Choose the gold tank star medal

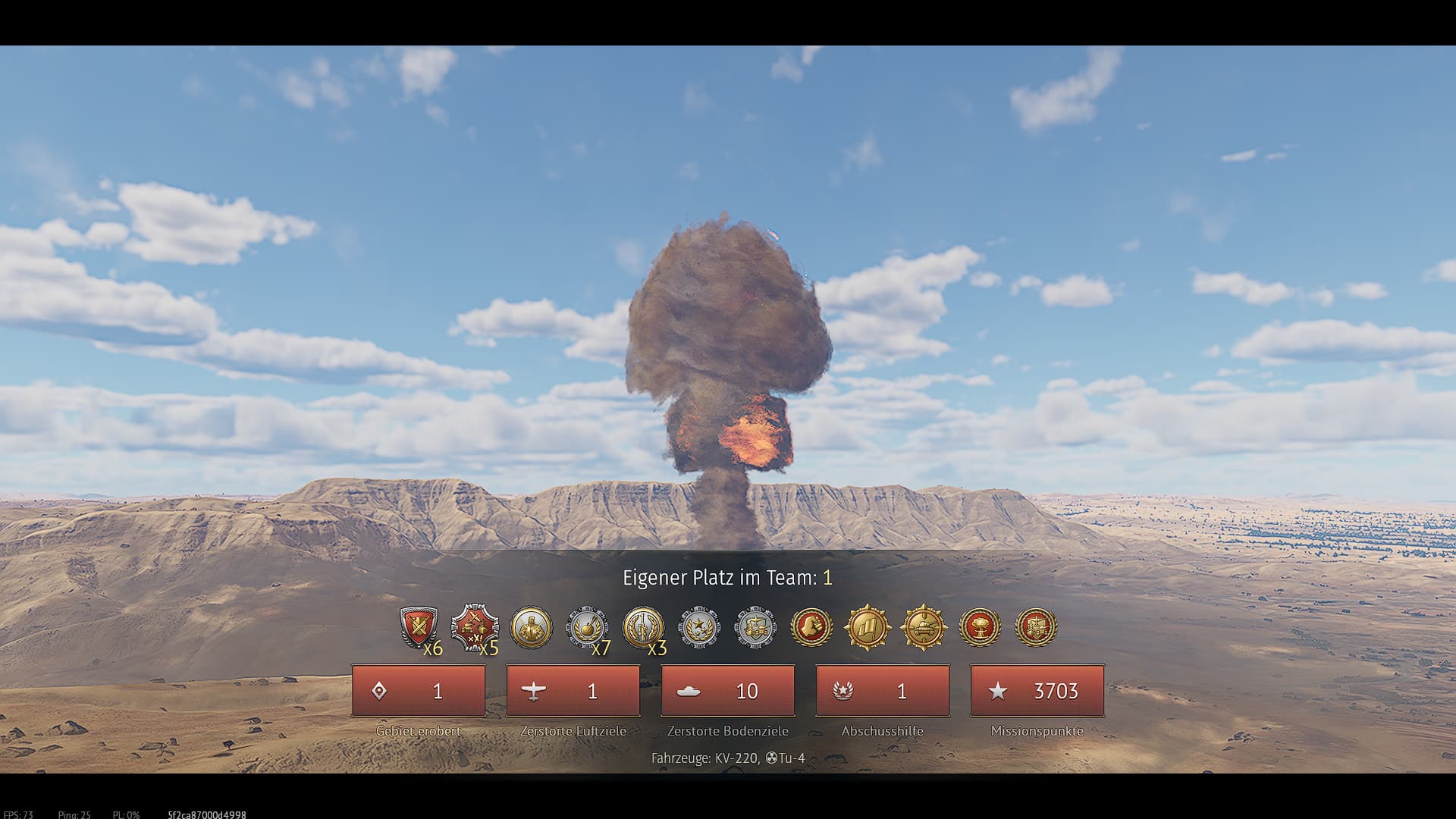click(x=924, y=628)
